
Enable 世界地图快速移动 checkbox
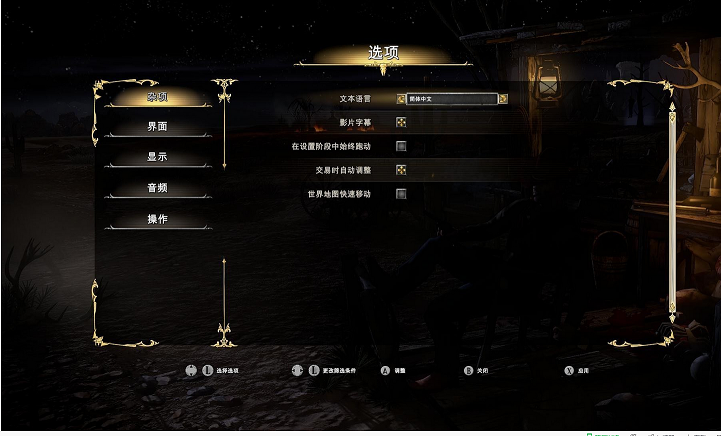pyautogui.click(x=401, y=194)
